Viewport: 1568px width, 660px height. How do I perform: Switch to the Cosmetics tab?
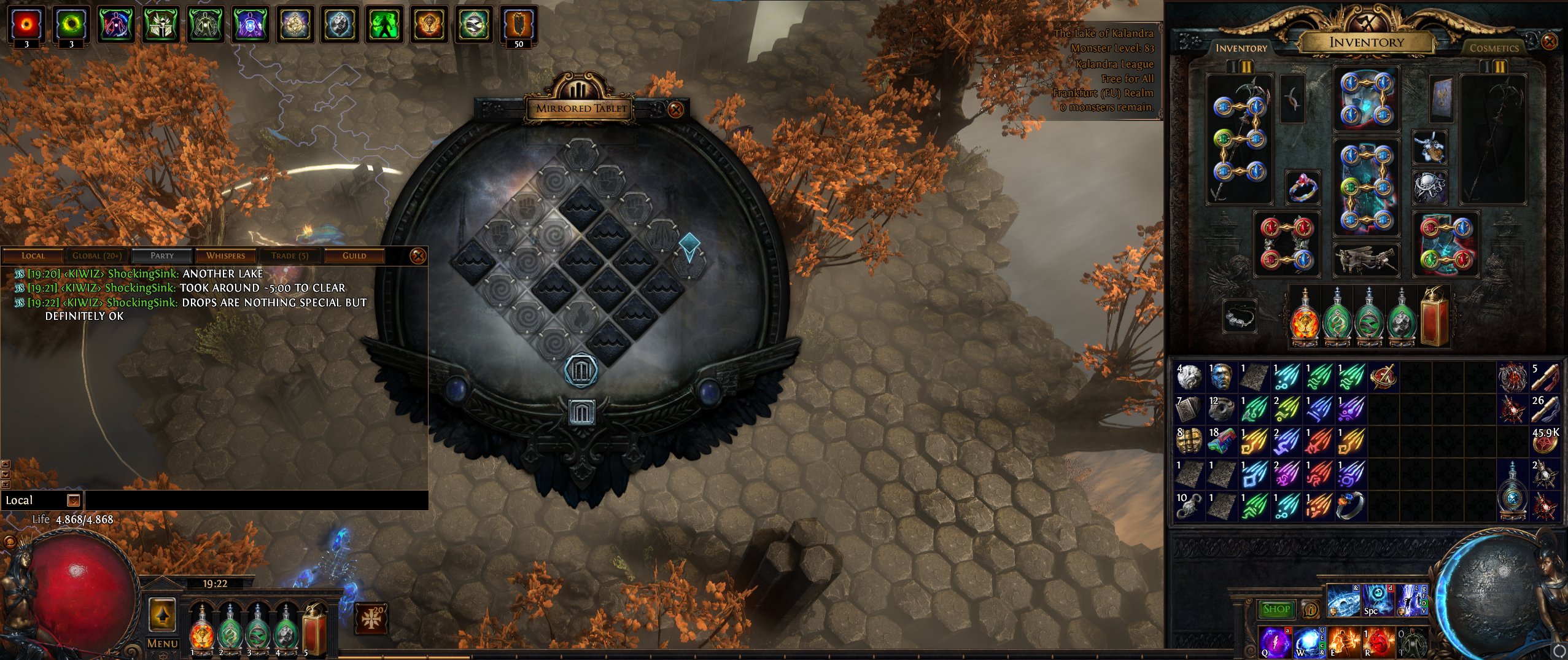coord(1494,48)
